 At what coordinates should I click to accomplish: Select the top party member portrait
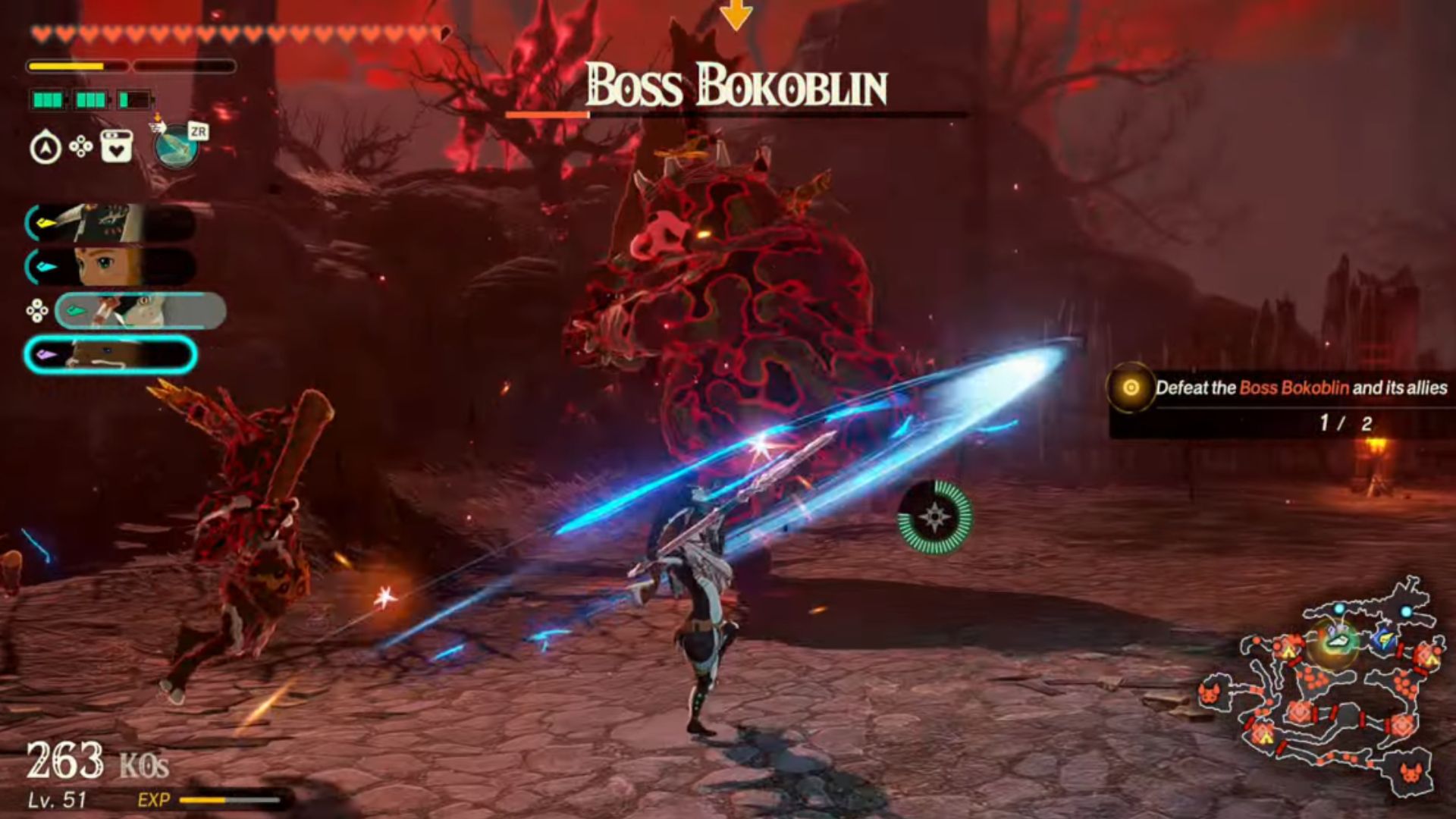point(110,222)
